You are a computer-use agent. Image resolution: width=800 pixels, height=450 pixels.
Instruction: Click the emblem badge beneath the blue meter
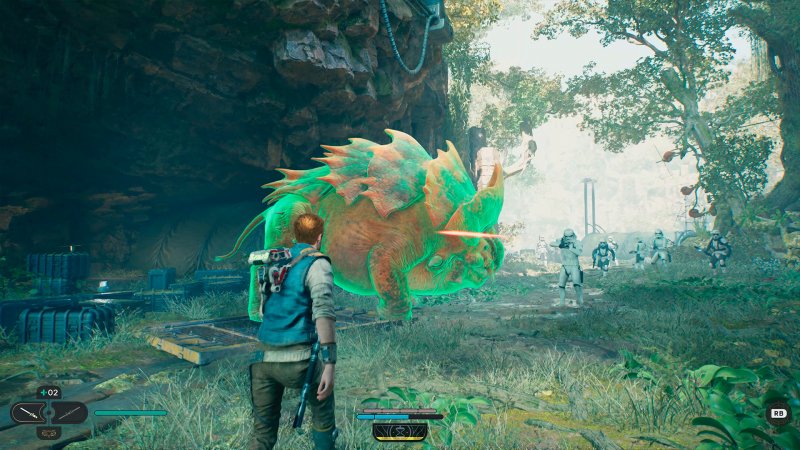click(x=400, y=431)
